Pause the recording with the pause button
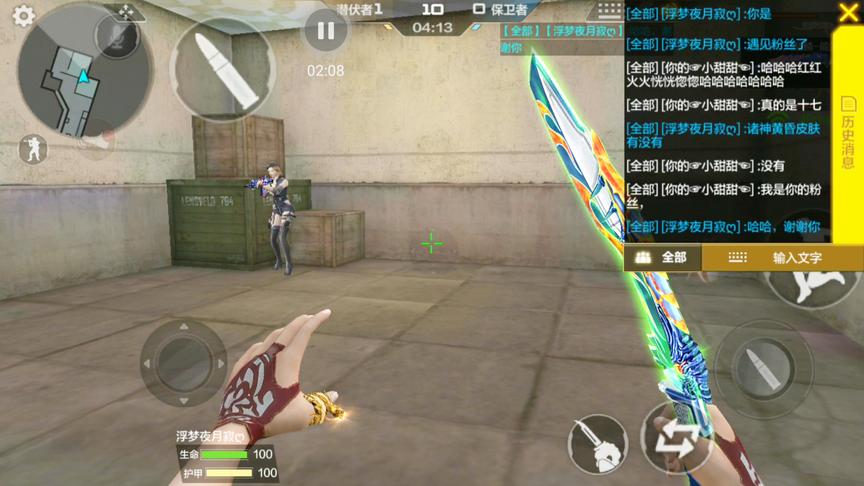The image size is (864, 486). pyautogui.click(x=325, y=31)
